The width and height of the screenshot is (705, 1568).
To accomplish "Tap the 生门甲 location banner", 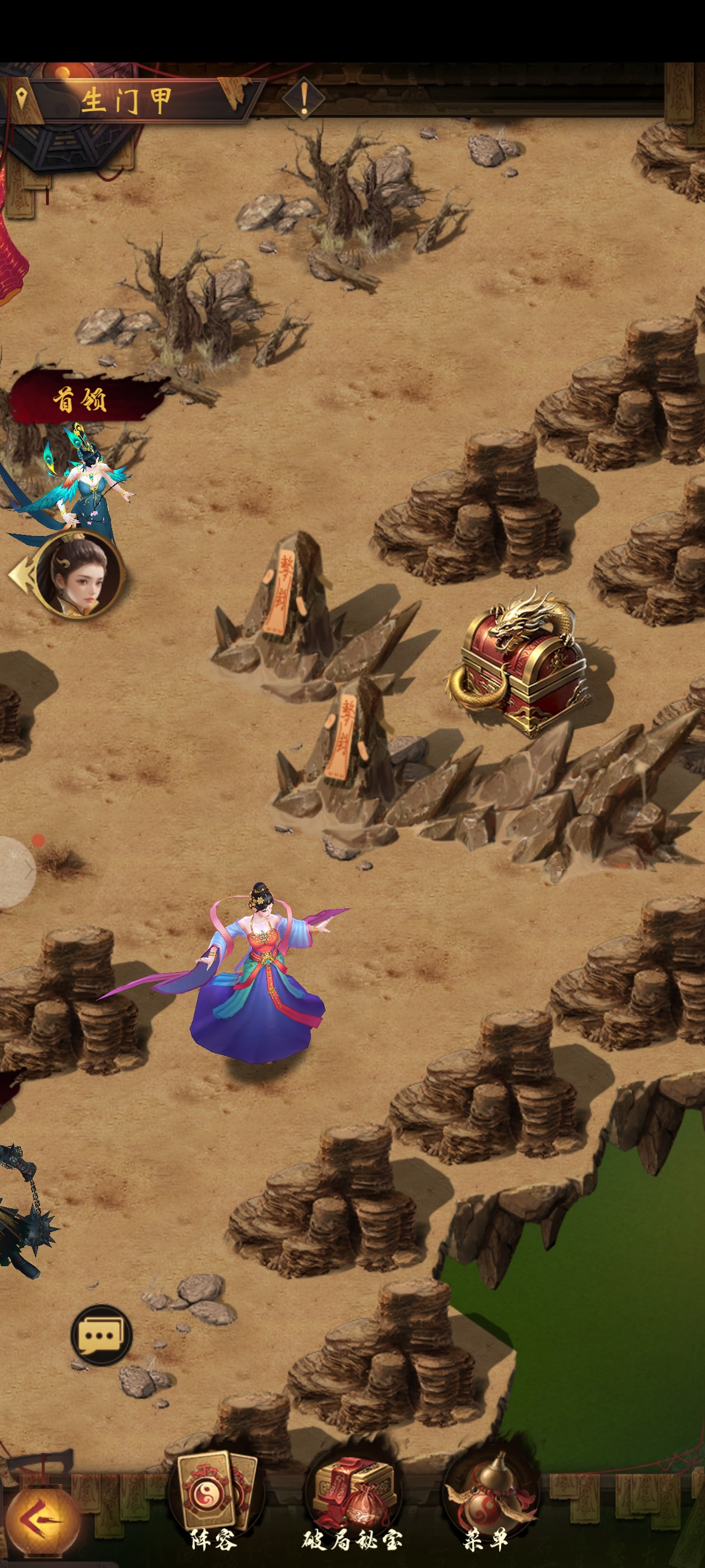I will (128, 100).
